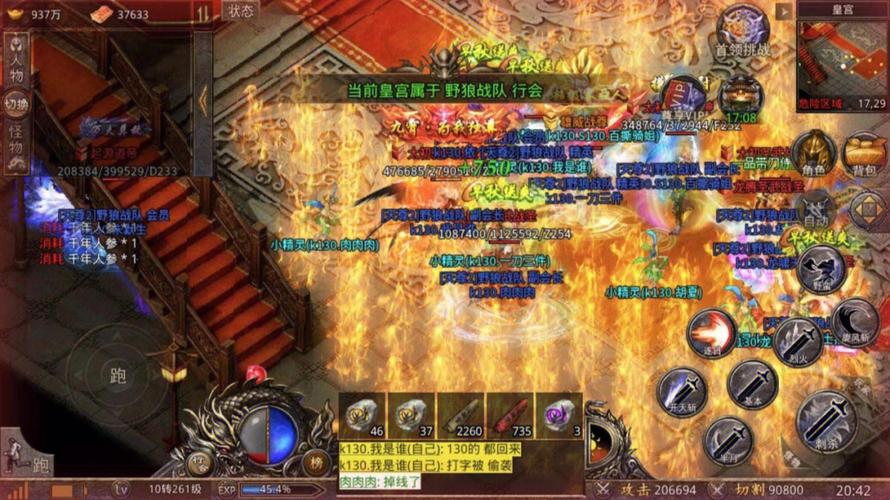The image size is (890, 500).
Task: Open the 首领挑战 boss challenge icon
Action: (x=743, y=31)
